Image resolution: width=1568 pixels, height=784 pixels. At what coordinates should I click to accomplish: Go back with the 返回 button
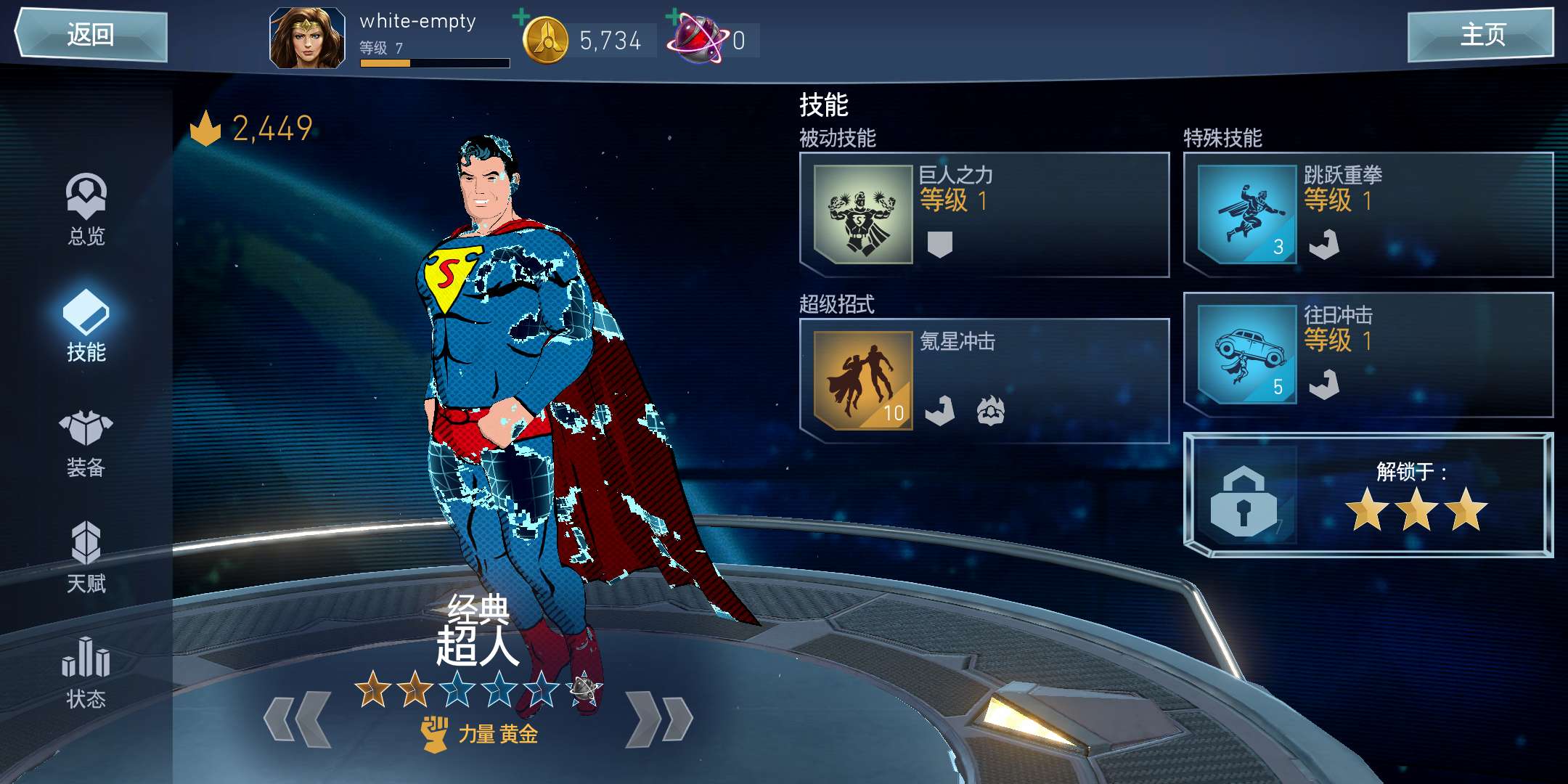point(91,35)
